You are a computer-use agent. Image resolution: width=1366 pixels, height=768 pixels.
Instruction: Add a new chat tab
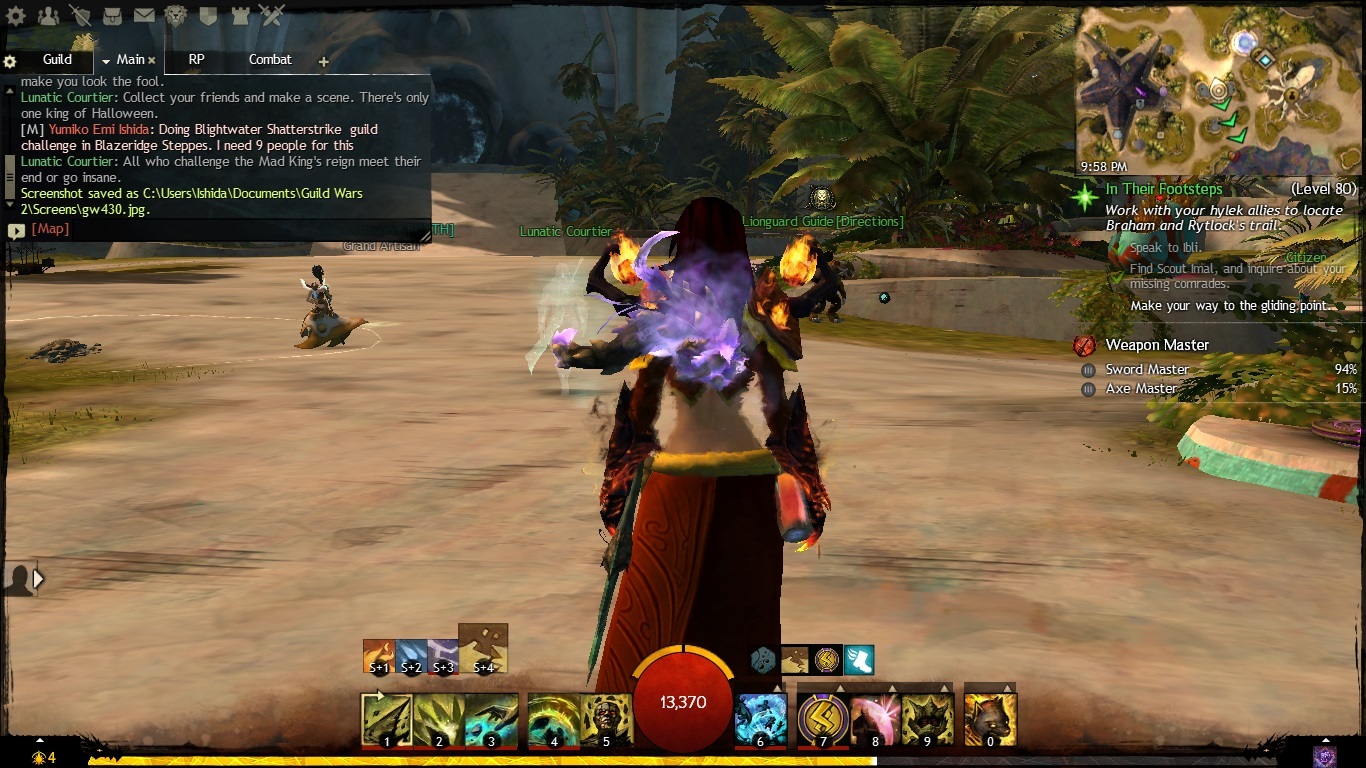pyautogui.click(x=323, y=62)
